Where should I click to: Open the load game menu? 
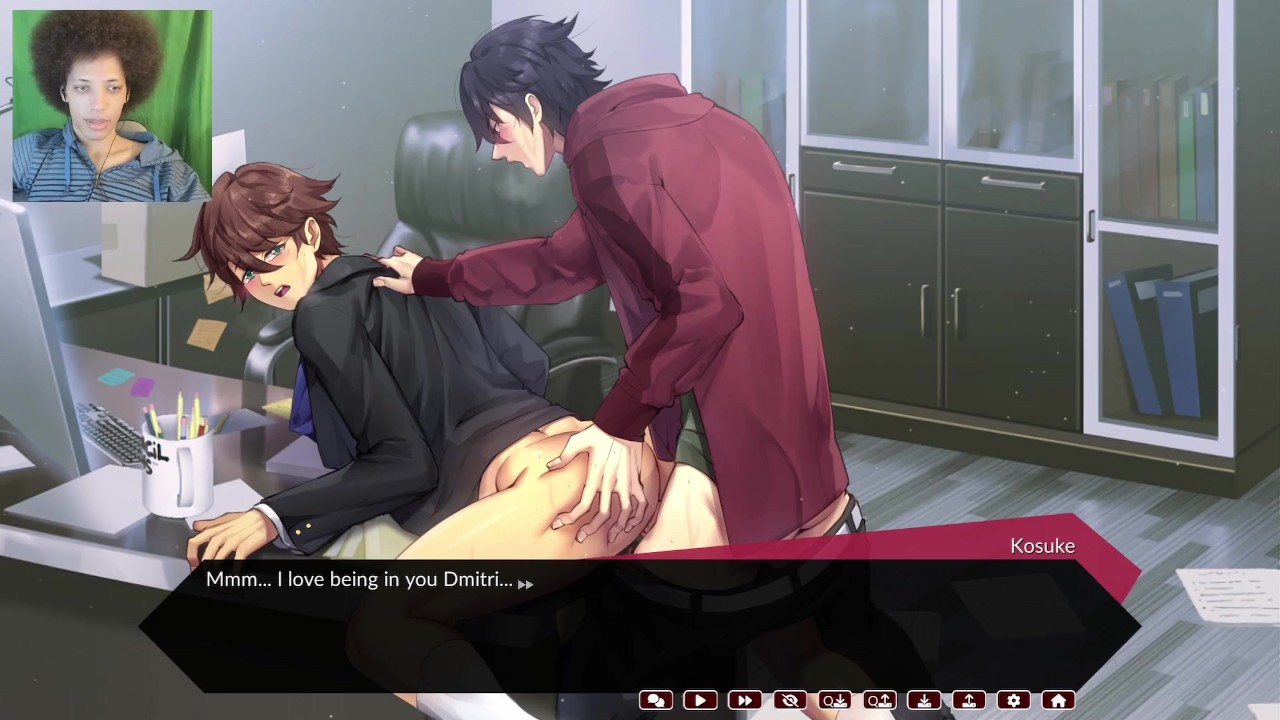tap(969, 701)
